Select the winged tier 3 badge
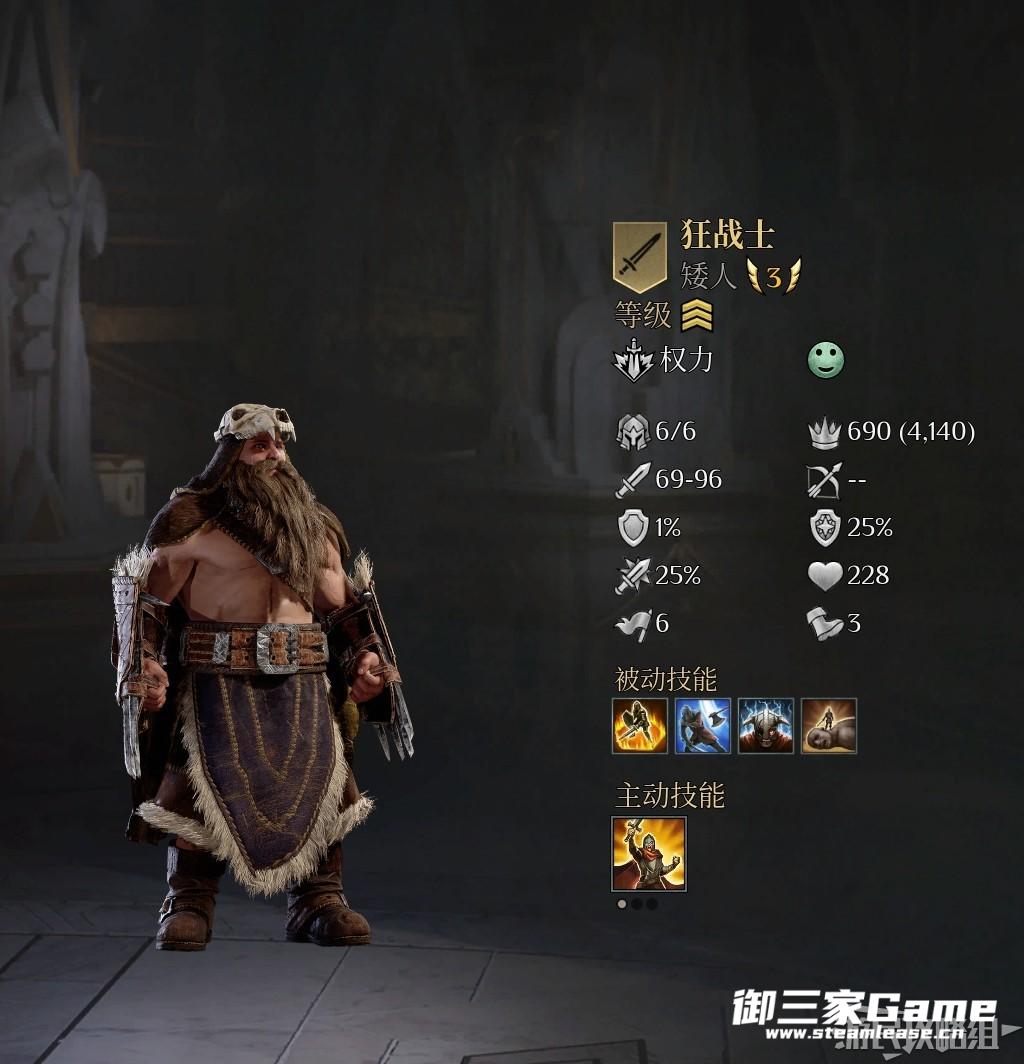 tap(774, 276)
